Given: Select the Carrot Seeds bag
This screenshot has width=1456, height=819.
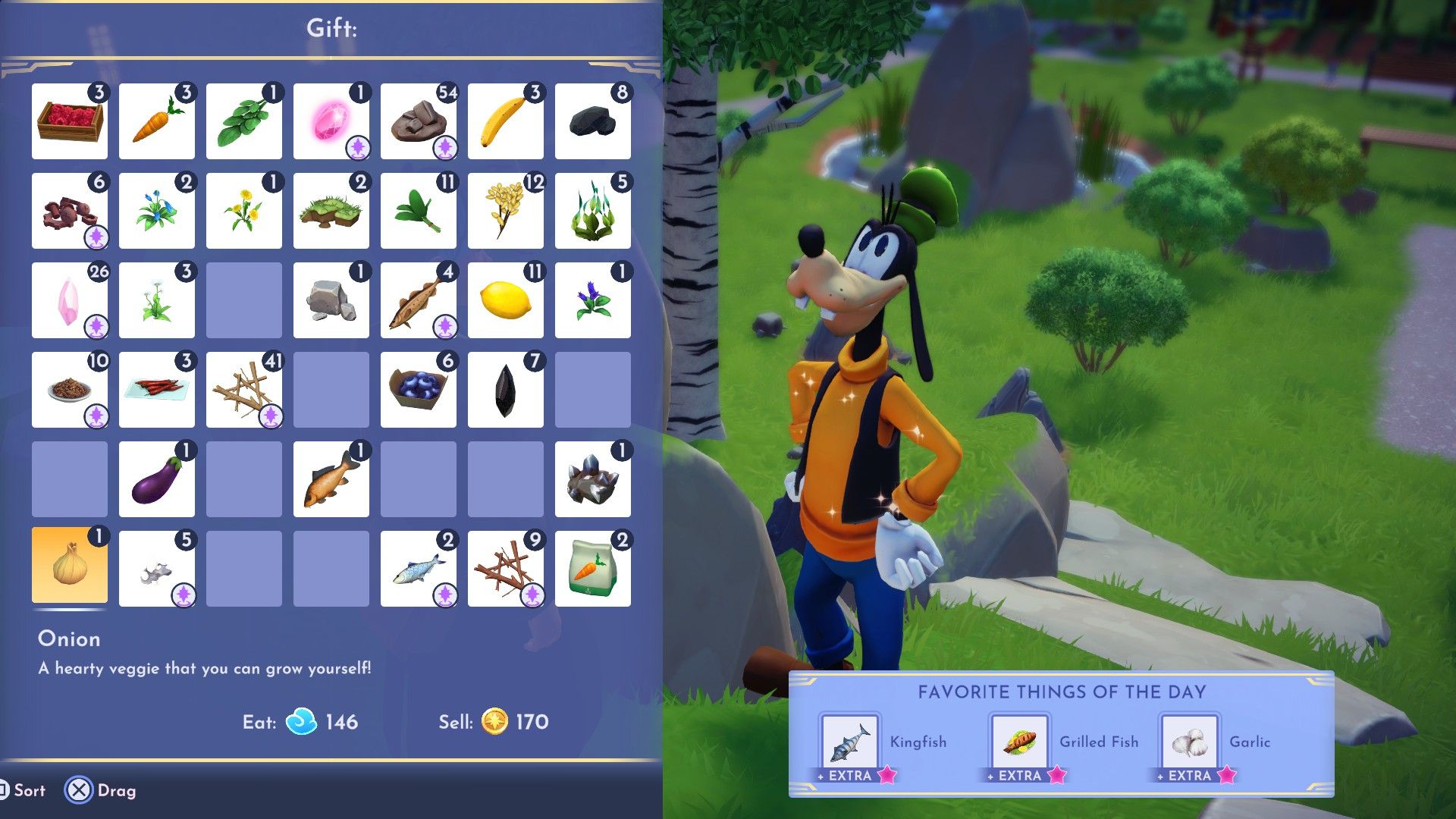Looking at the screenshot, I should click(592, 567).
